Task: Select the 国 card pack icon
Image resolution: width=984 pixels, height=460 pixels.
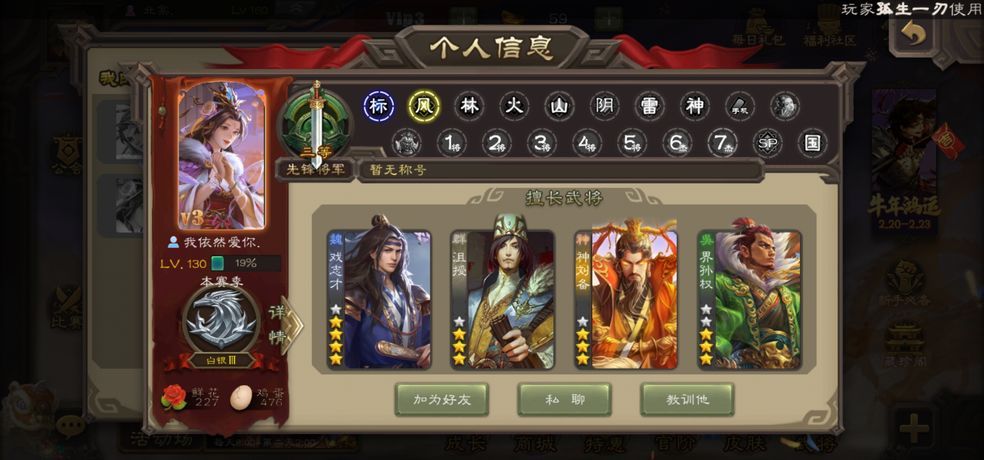Action: point(813,143)
